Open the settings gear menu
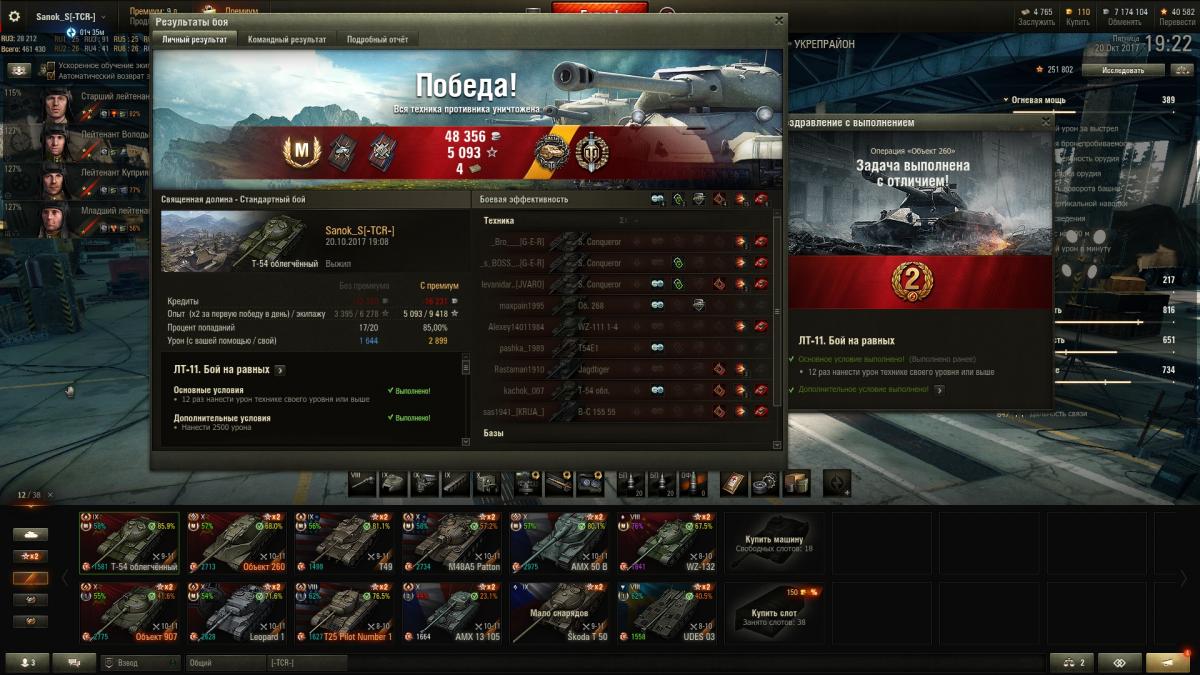 tap(14, 17)
